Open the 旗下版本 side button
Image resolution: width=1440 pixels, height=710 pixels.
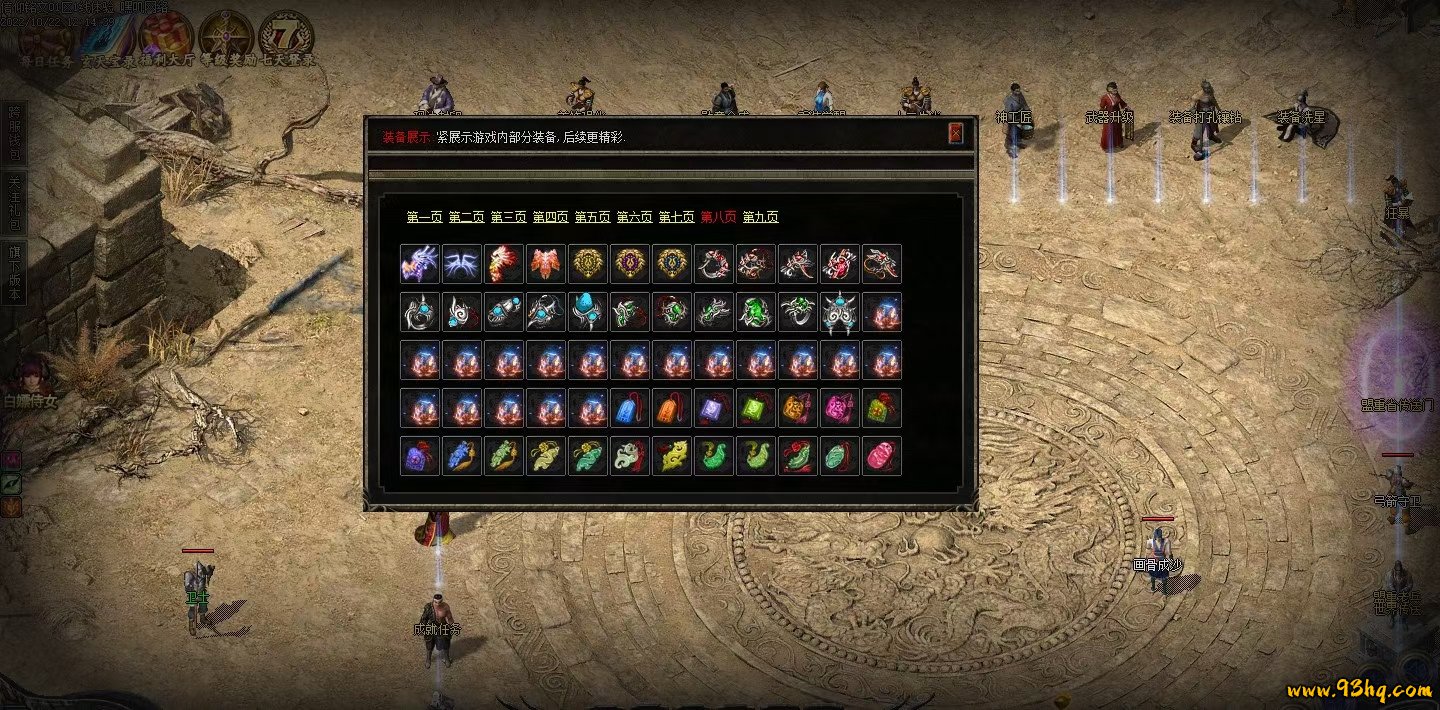pyautogui.click(x=14, y=275)
